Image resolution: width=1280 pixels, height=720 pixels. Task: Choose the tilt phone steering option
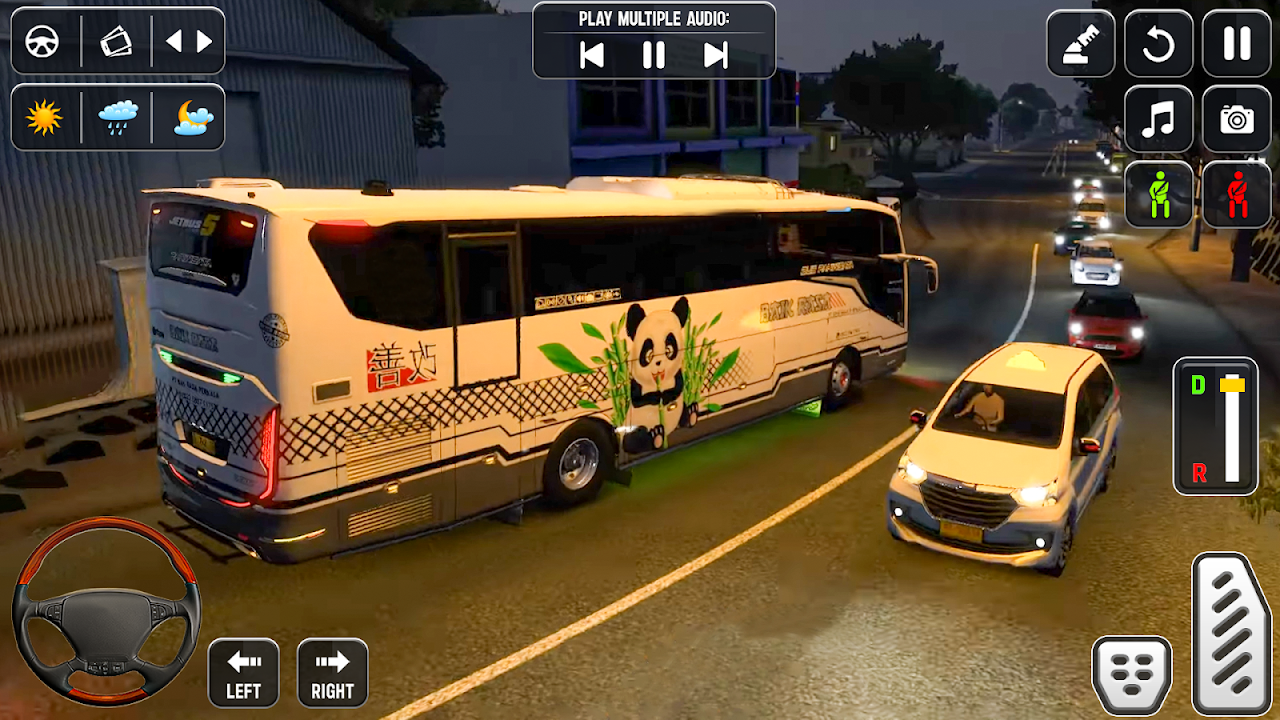(117, 41)
